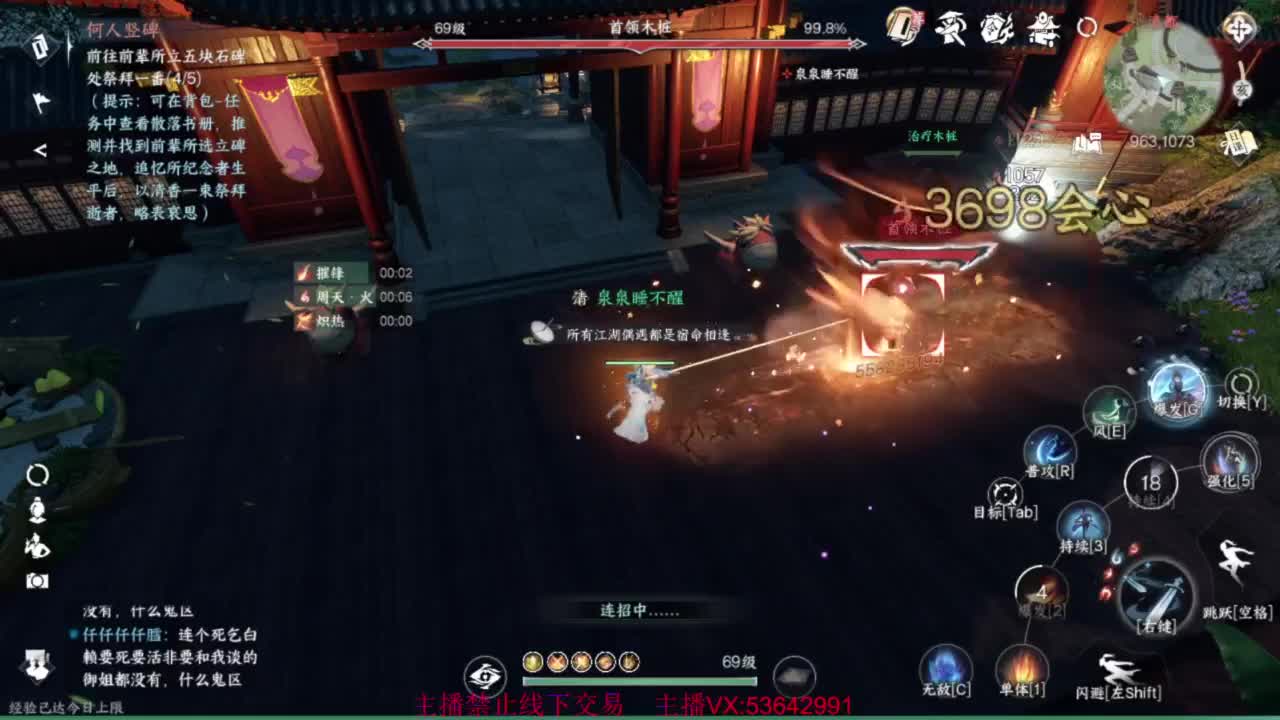Select the 爆发[G] burst skill icon
This screenshot has width=1280, height=720.
tap(1178, 394)
